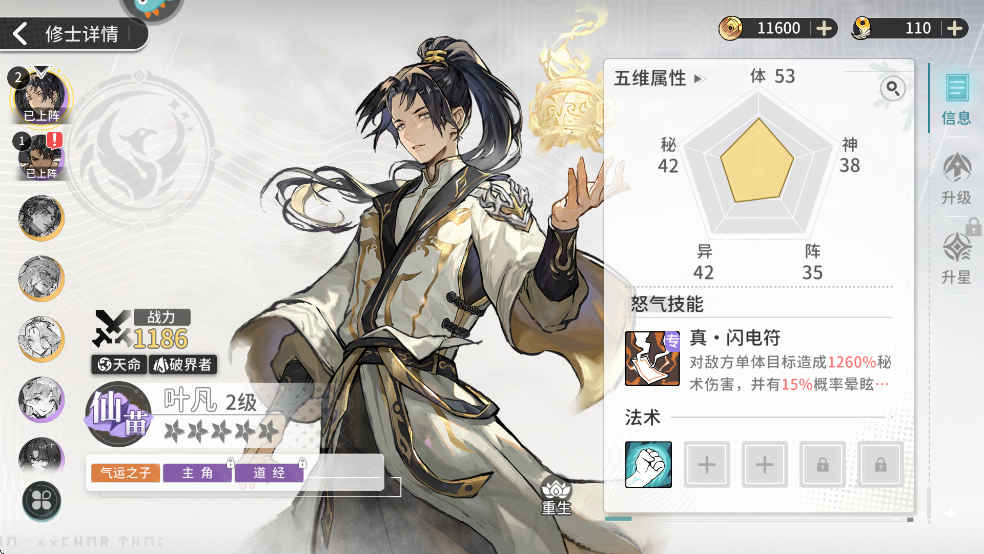Expand the 五维属性 details arrow
Viewport: 984px width, 554px height.
click(698, 78)
